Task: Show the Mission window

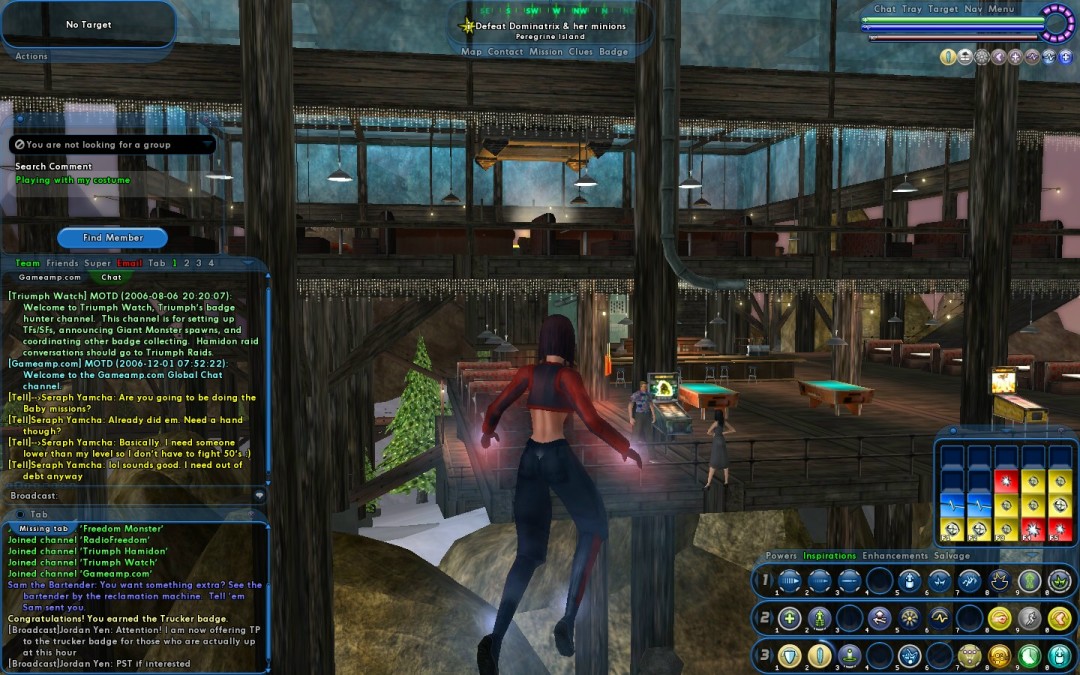Action: click(546, 52)
